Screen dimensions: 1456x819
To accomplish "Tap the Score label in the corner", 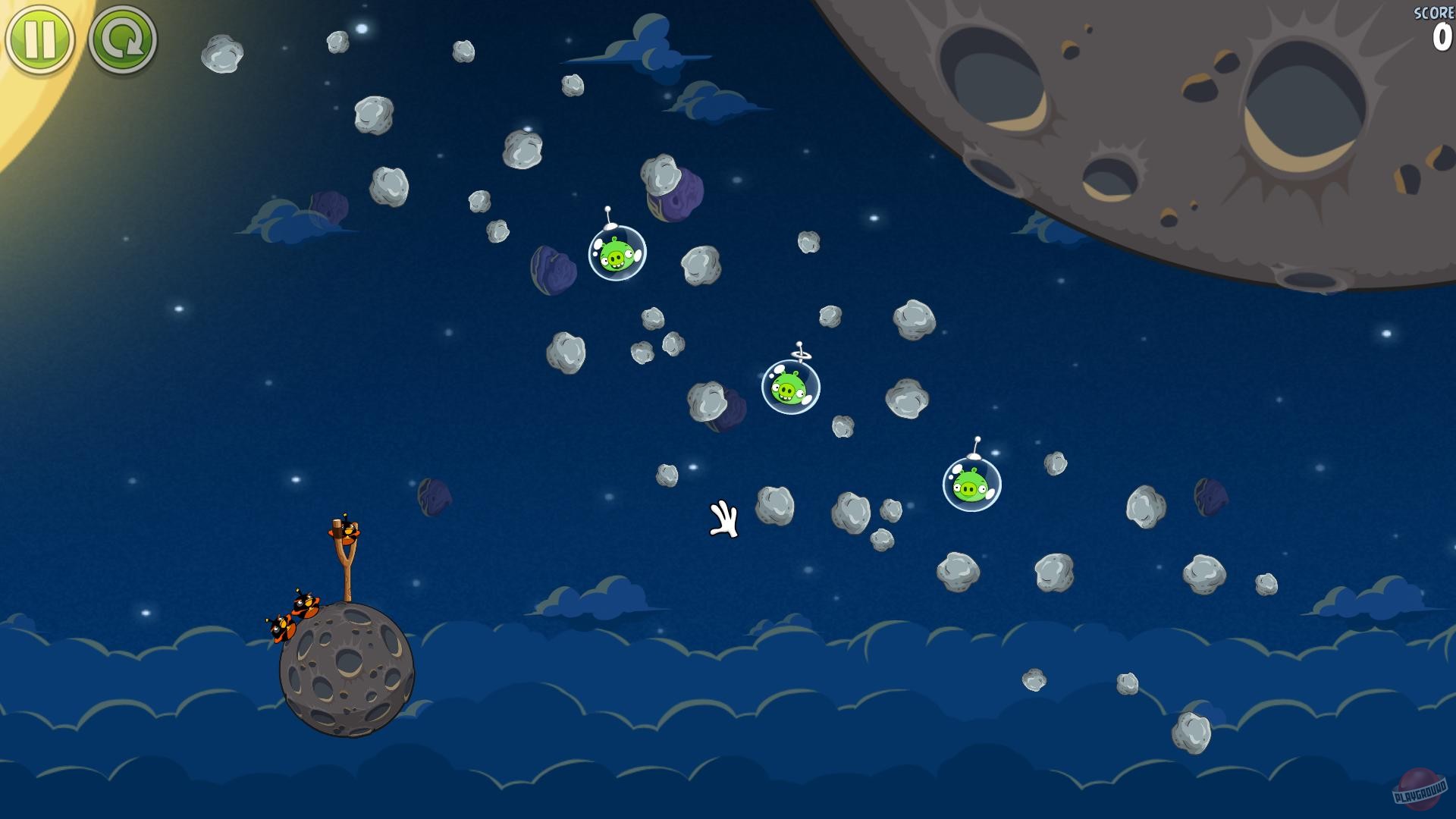I will (1433, 11).
